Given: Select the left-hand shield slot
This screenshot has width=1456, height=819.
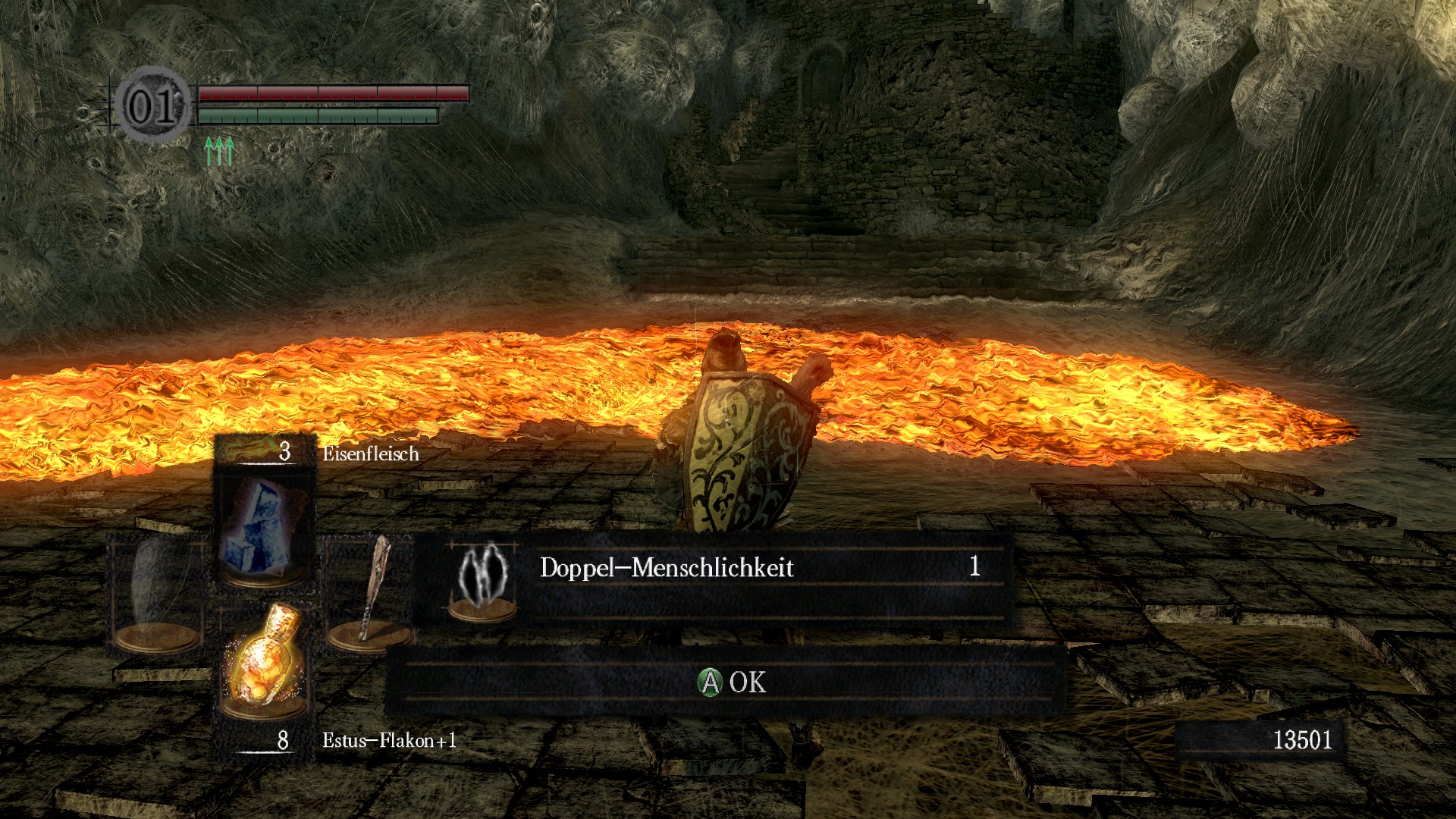Looking at the screenshot, I should (158, 591).
